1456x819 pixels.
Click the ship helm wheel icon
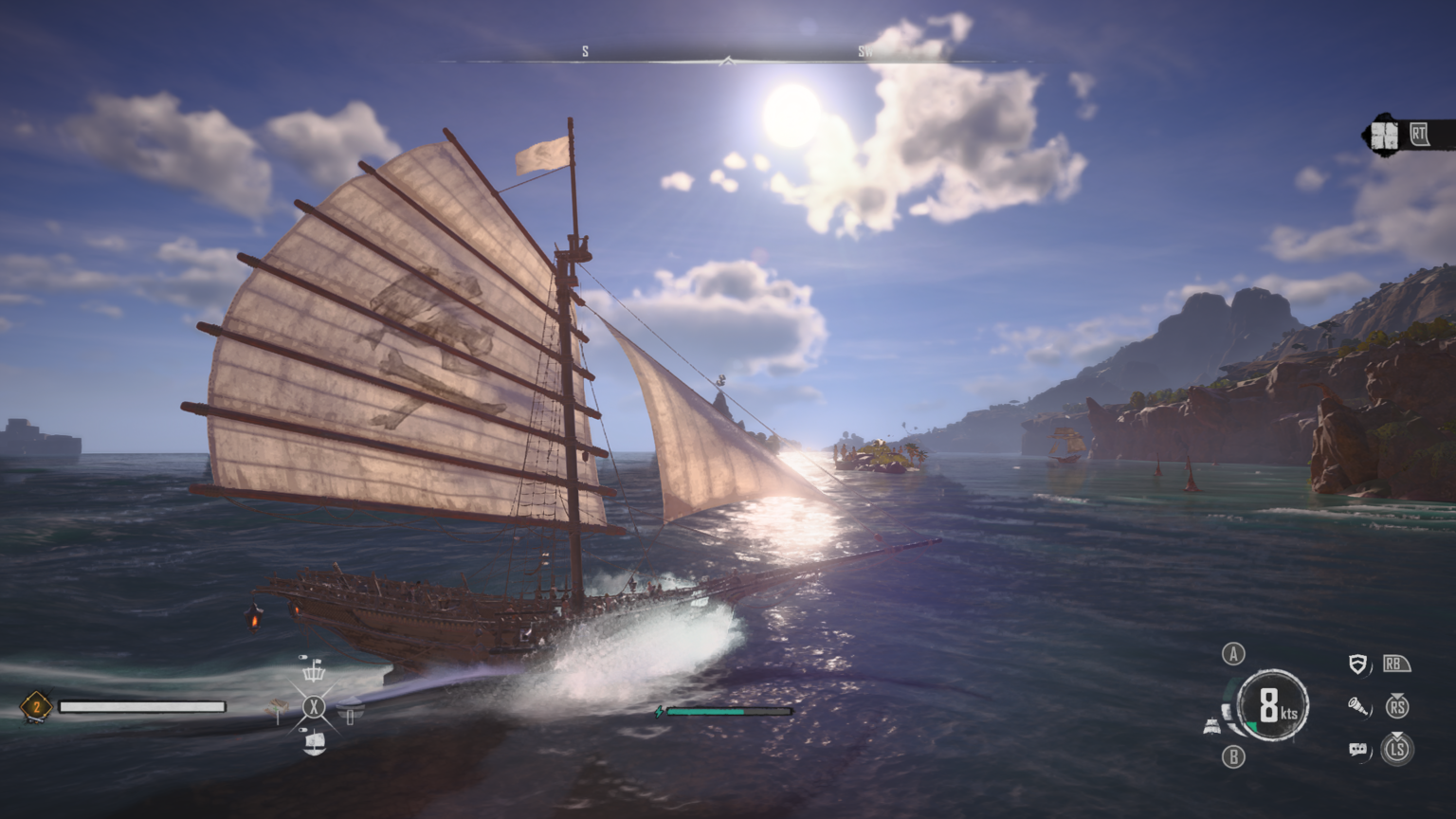click(313, 672)
